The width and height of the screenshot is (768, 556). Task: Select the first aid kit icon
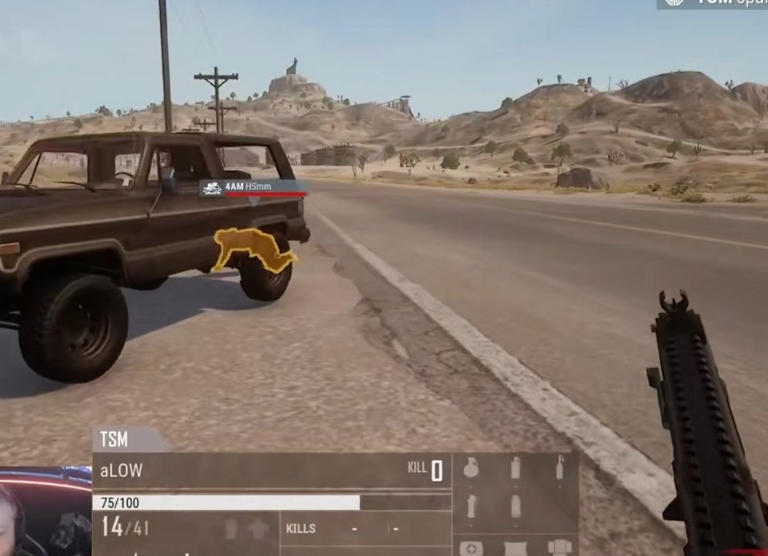click(471, 547)
